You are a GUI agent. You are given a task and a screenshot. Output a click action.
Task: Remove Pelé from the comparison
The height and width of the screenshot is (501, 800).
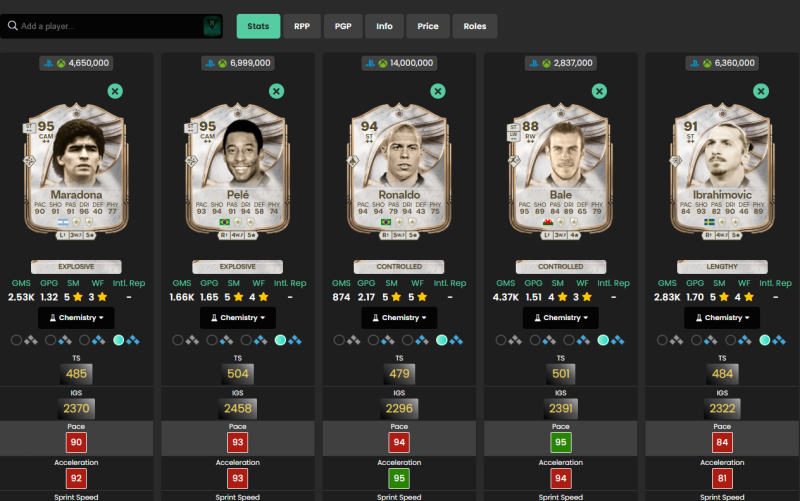(277, 91)
